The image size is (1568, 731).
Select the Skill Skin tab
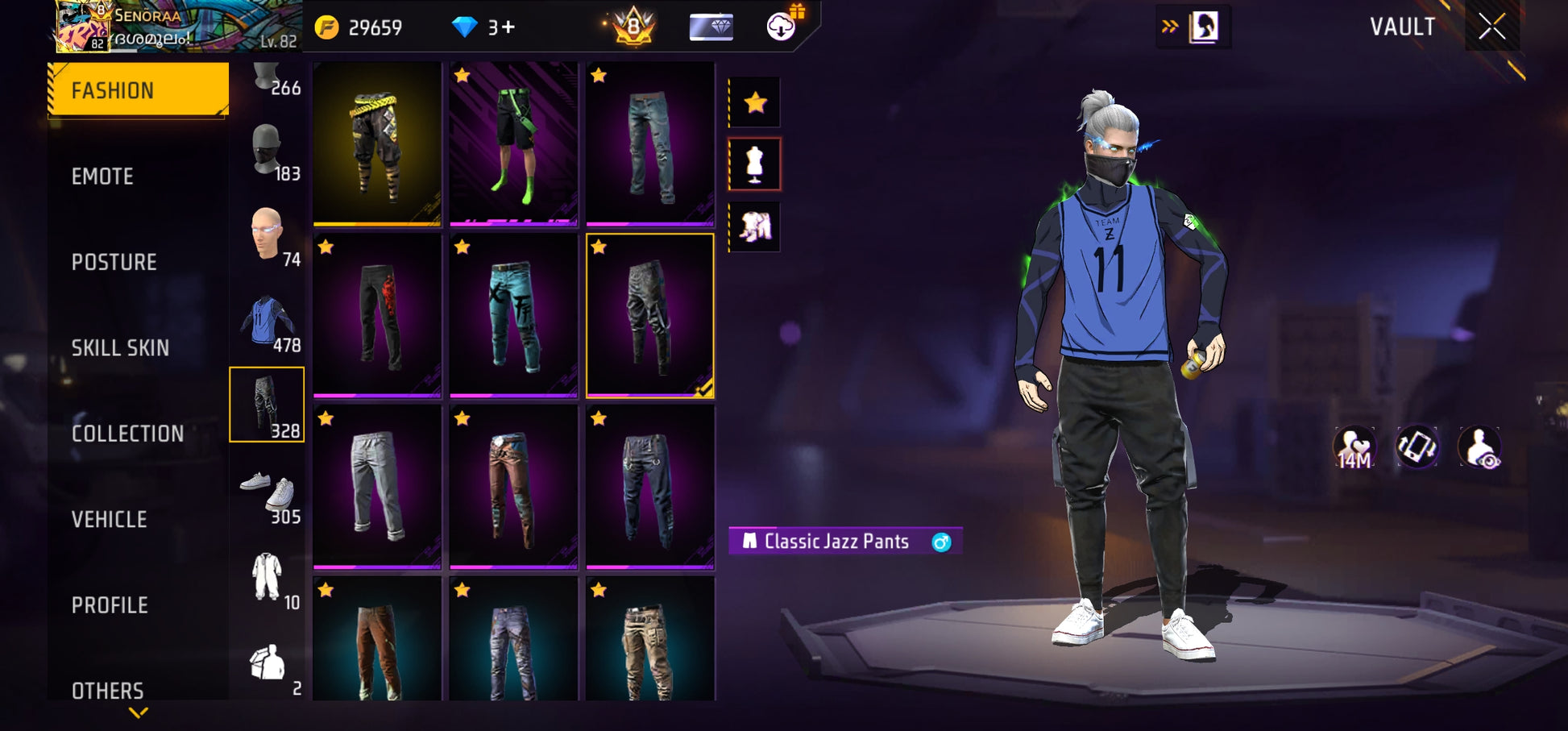(x=120, y=348)
